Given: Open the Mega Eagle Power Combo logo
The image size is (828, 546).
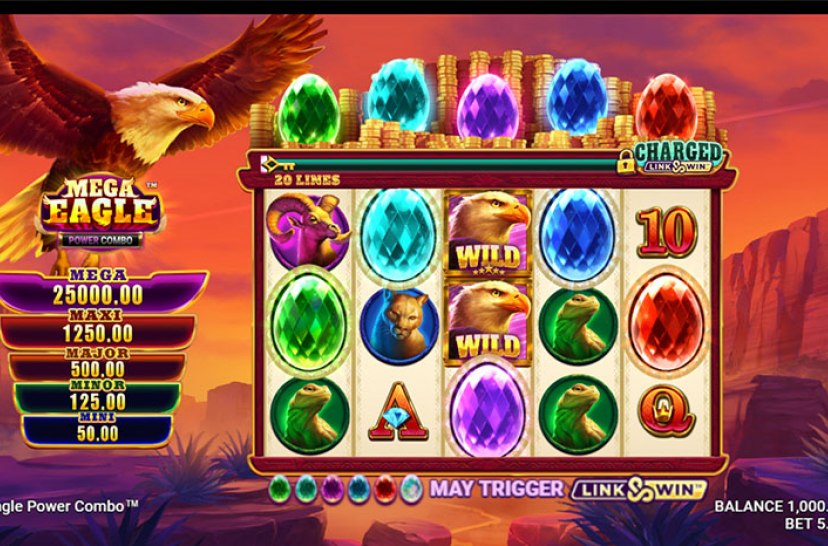Looking at the screenshot, I should click(99, 212).
